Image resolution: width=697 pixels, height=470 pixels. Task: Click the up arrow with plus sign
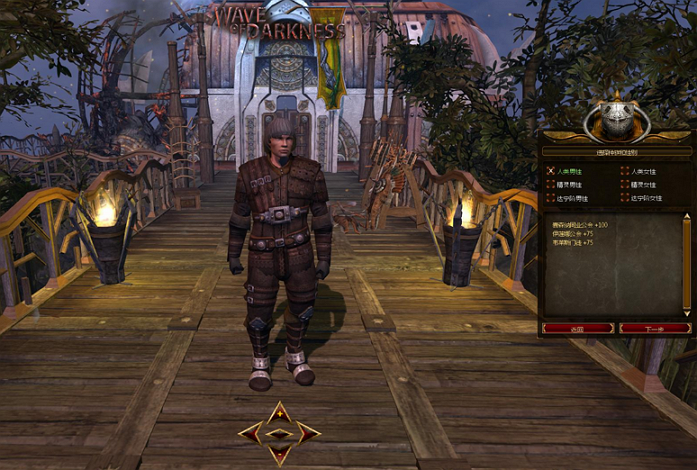pos(280,412)
